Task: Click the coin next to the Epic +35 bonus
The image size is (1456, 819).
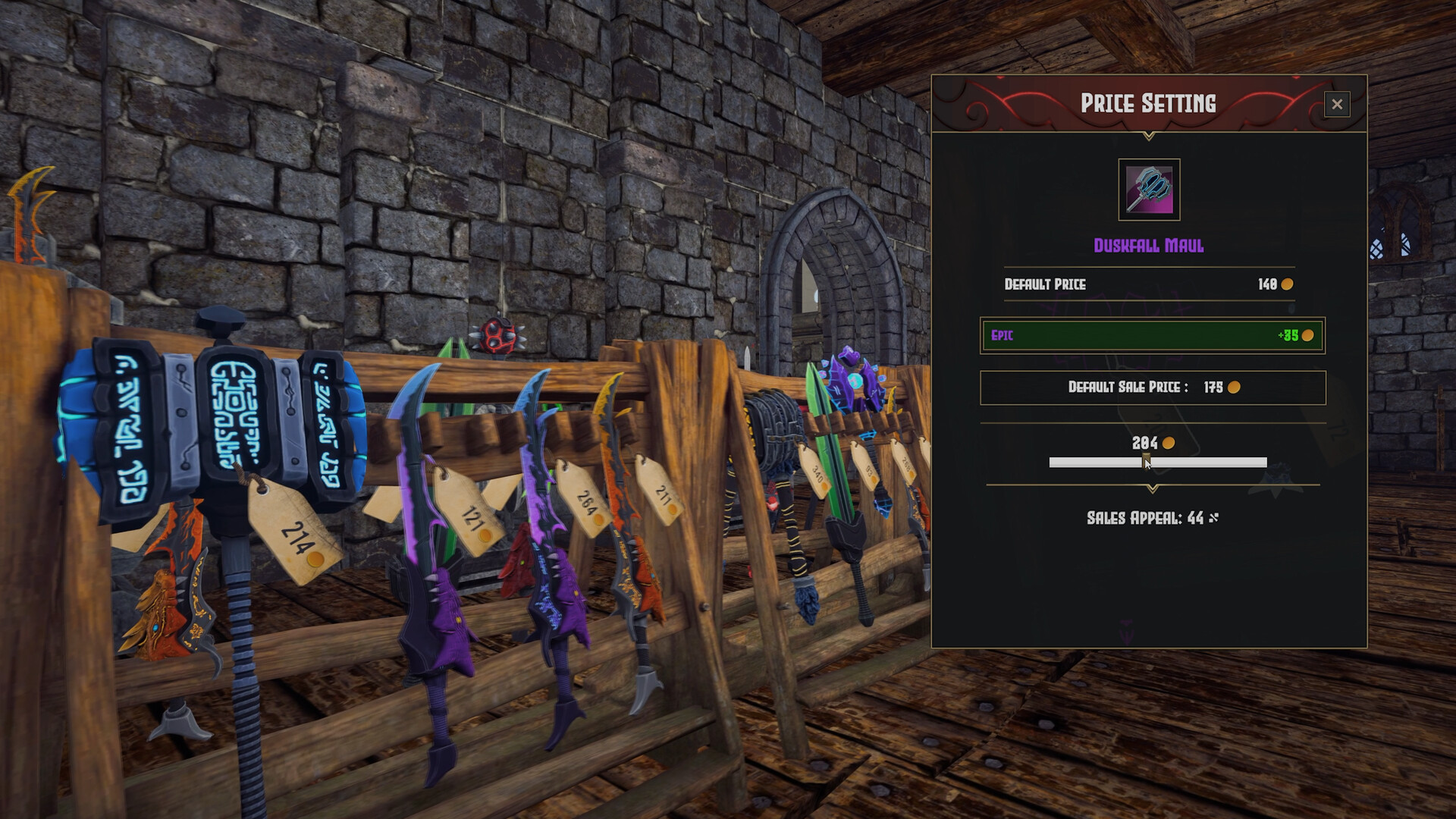Action: tap(1310, 334)
